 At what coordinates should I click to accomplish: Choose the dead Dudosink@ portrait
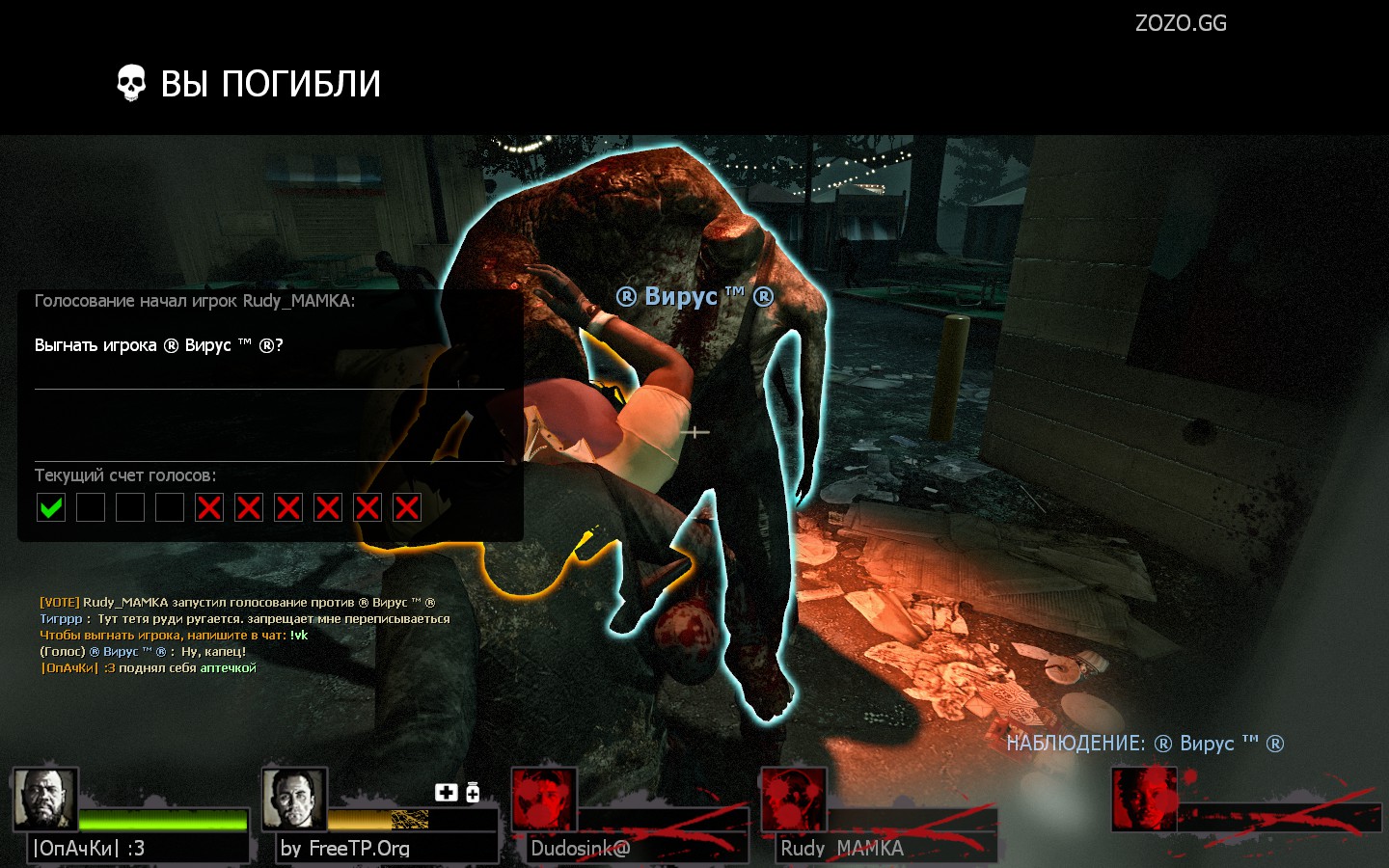pyautogui.click(x=544, y=800)
